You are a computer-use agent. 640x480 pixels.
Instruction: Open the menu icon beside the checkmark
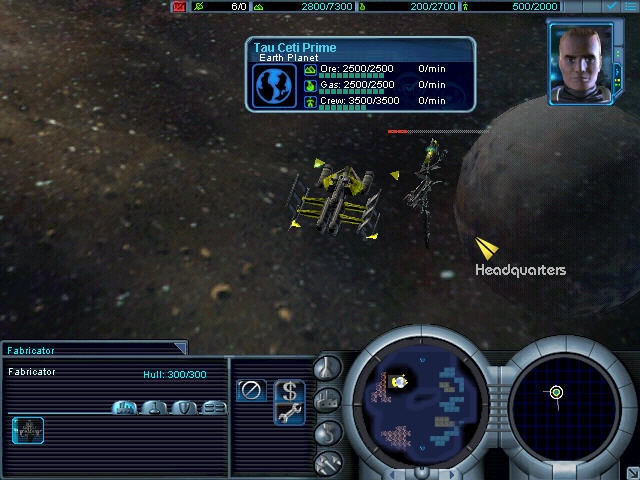(630, 6)
